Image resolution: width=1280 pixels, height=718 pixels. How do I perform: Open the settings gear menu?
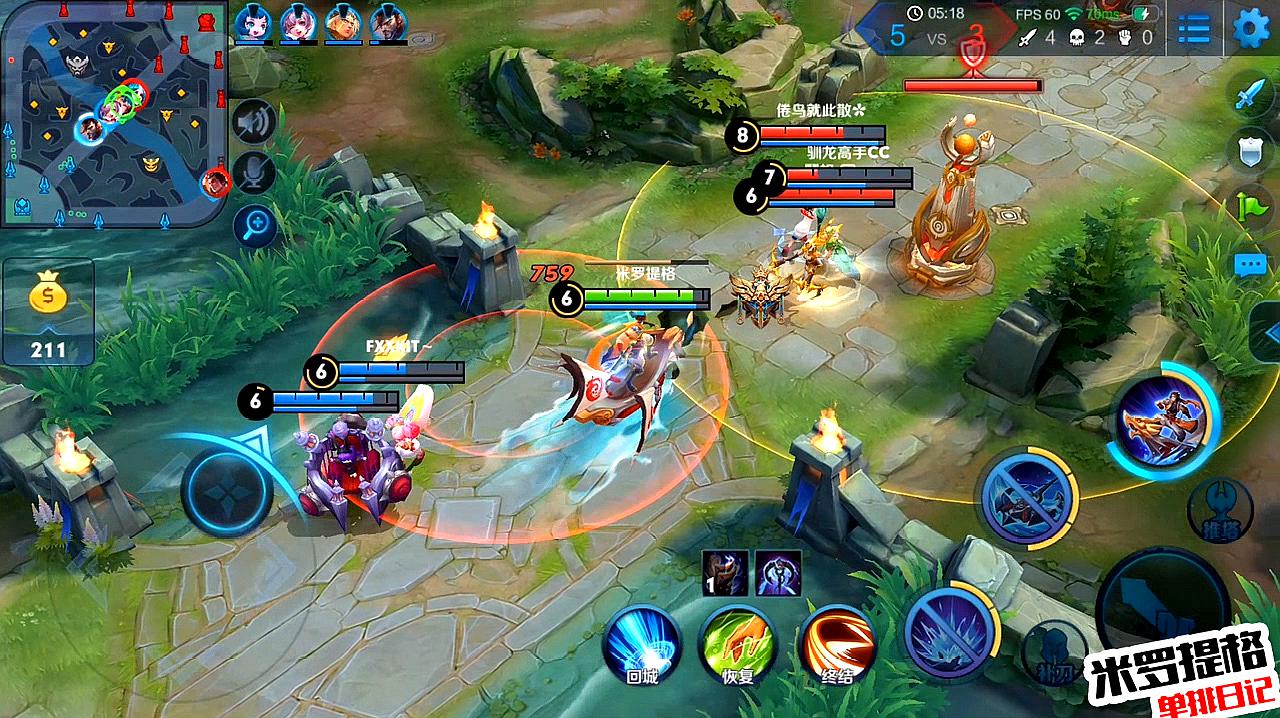point(1251,28)
